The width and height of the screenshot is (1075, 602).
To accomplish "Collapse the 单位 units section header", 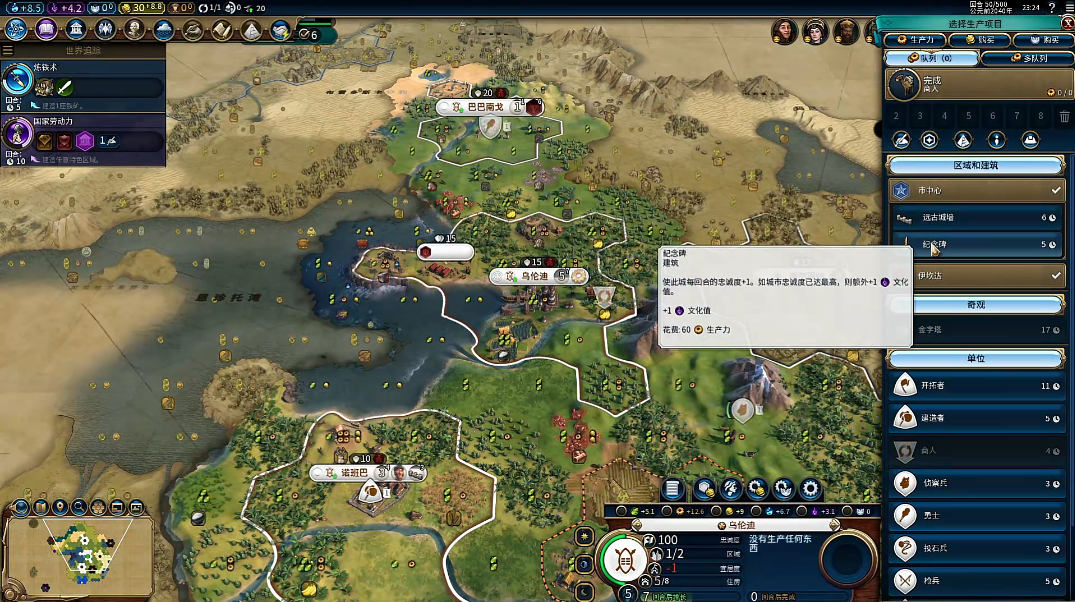I will (x=975, y=358).
